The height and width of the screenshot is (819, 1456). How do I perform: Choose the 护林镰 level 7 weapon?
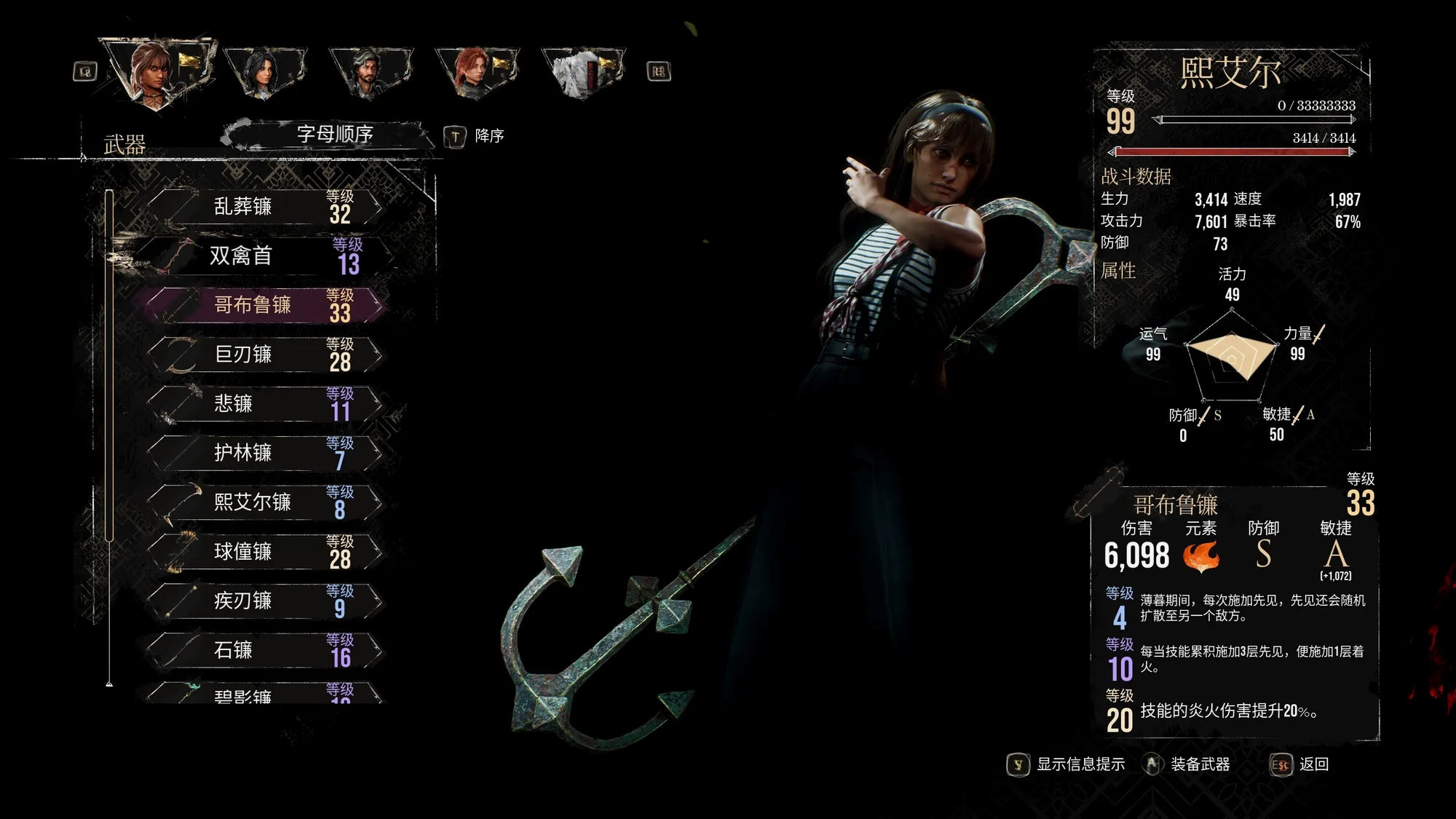click(266, 453)
